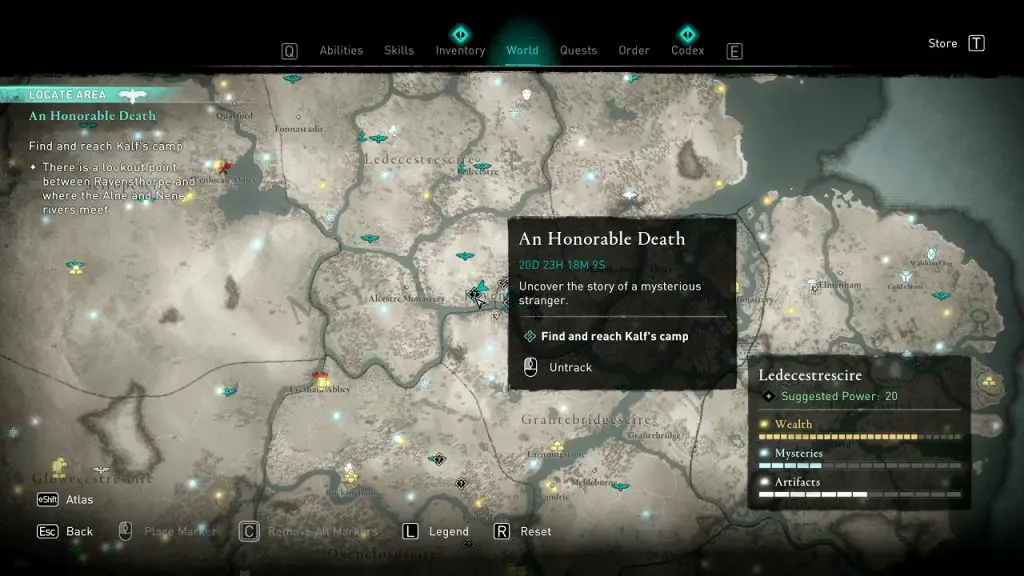Switch to the Abilities tab
The width and height of the screenshot is (1024, 576).
341,51
